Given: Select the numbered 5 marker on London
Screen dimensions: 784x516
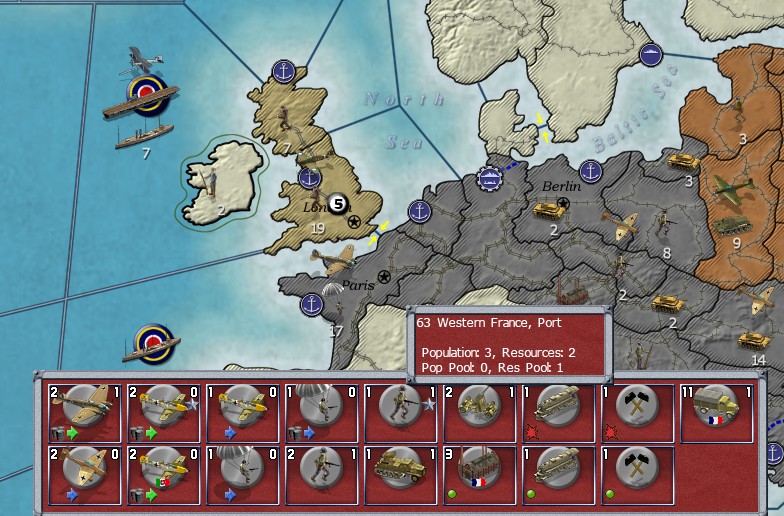Looking at the screenshot, I should tap(338, 203).
